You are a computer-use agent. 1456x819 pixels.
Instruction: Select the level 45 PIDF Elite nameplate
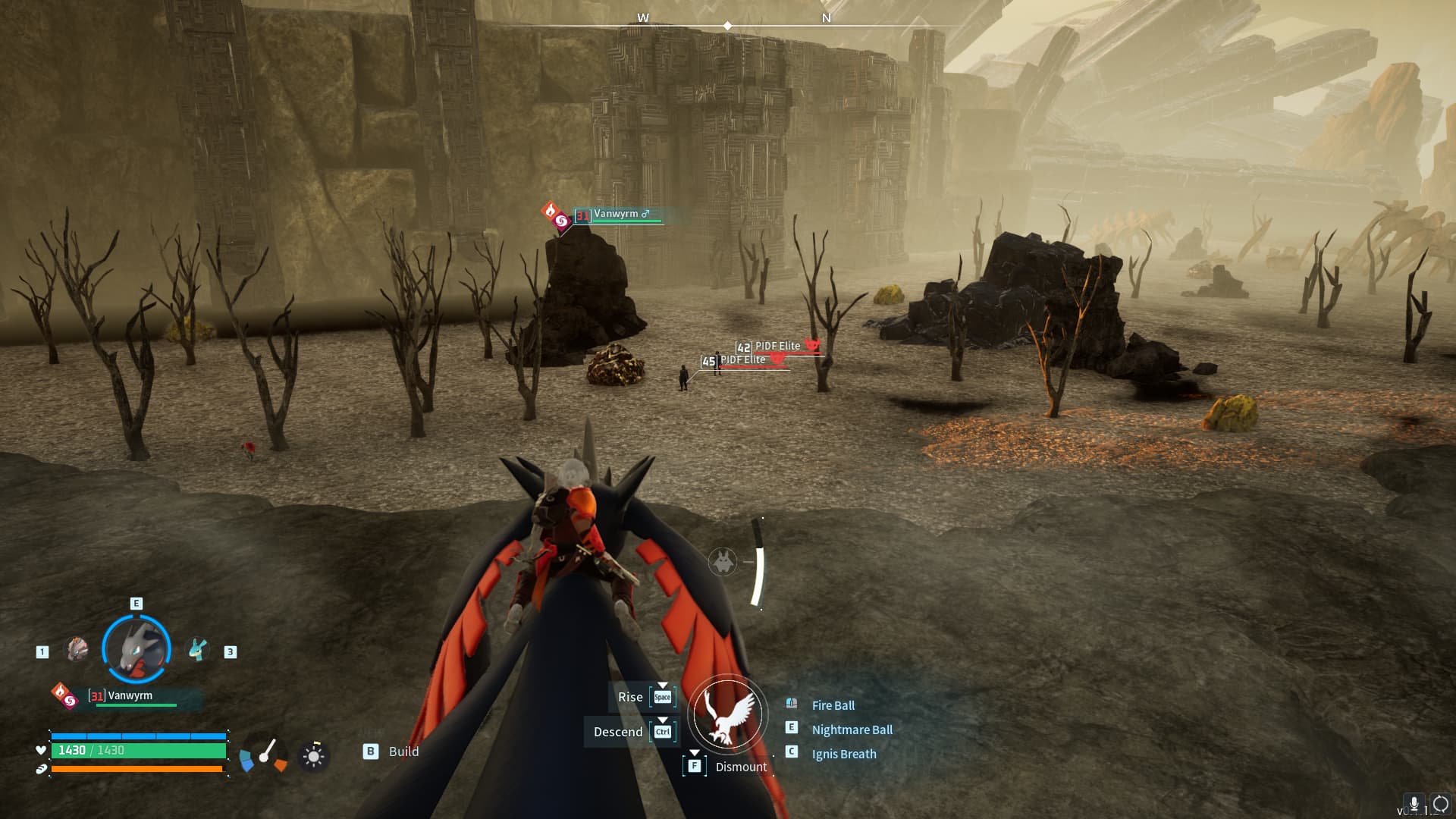click(742, 361)
